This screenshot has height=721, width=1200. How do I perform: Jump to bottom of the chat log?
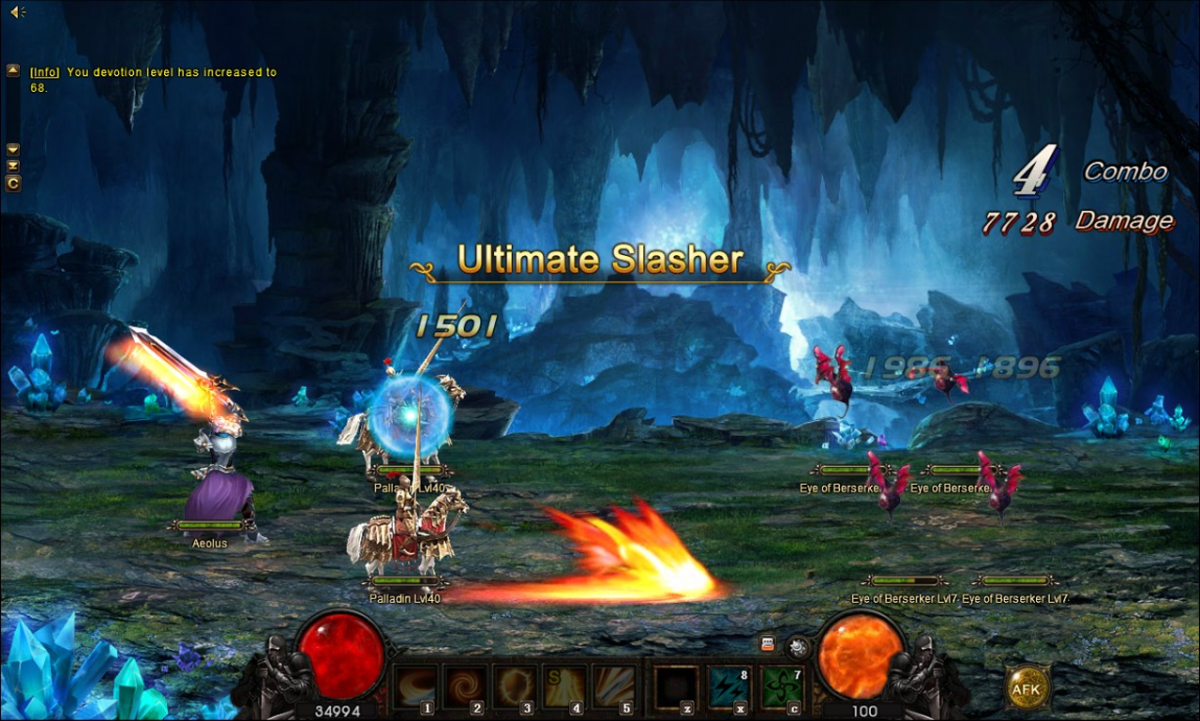[13, 165]
